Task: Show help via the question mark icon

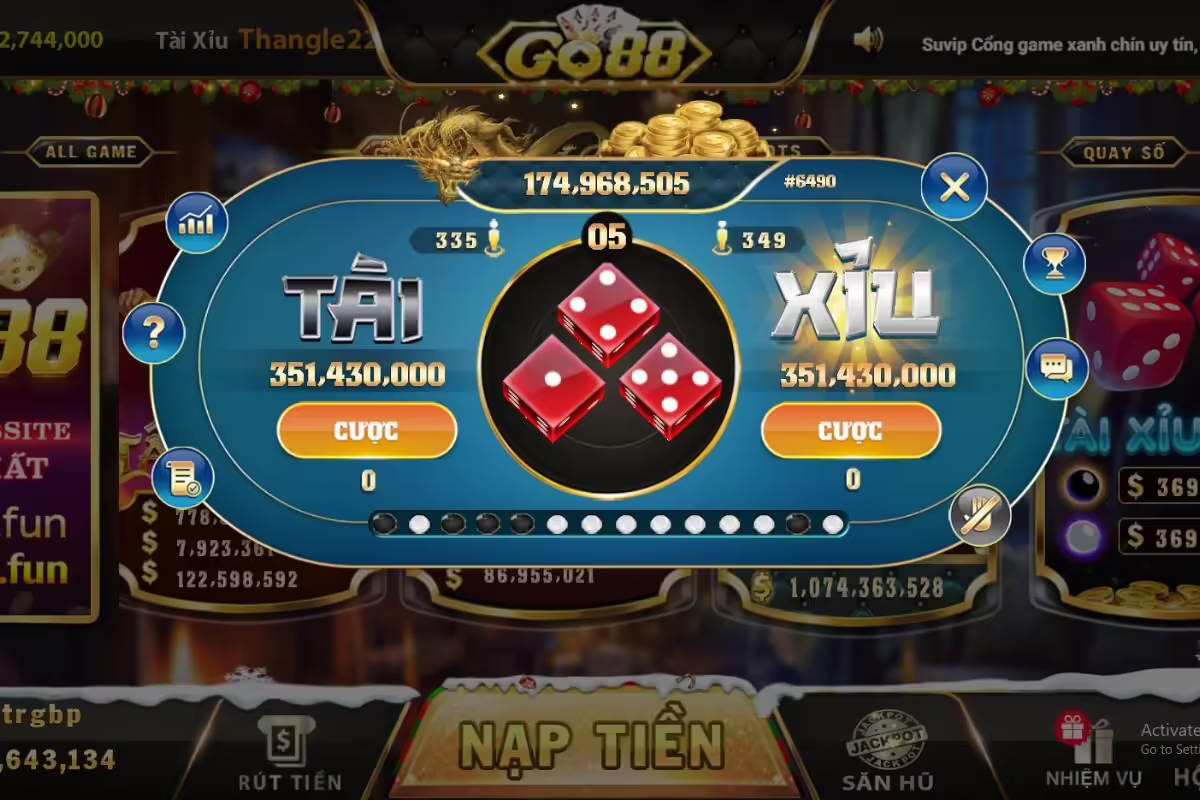Action: [x=154, y=333]
